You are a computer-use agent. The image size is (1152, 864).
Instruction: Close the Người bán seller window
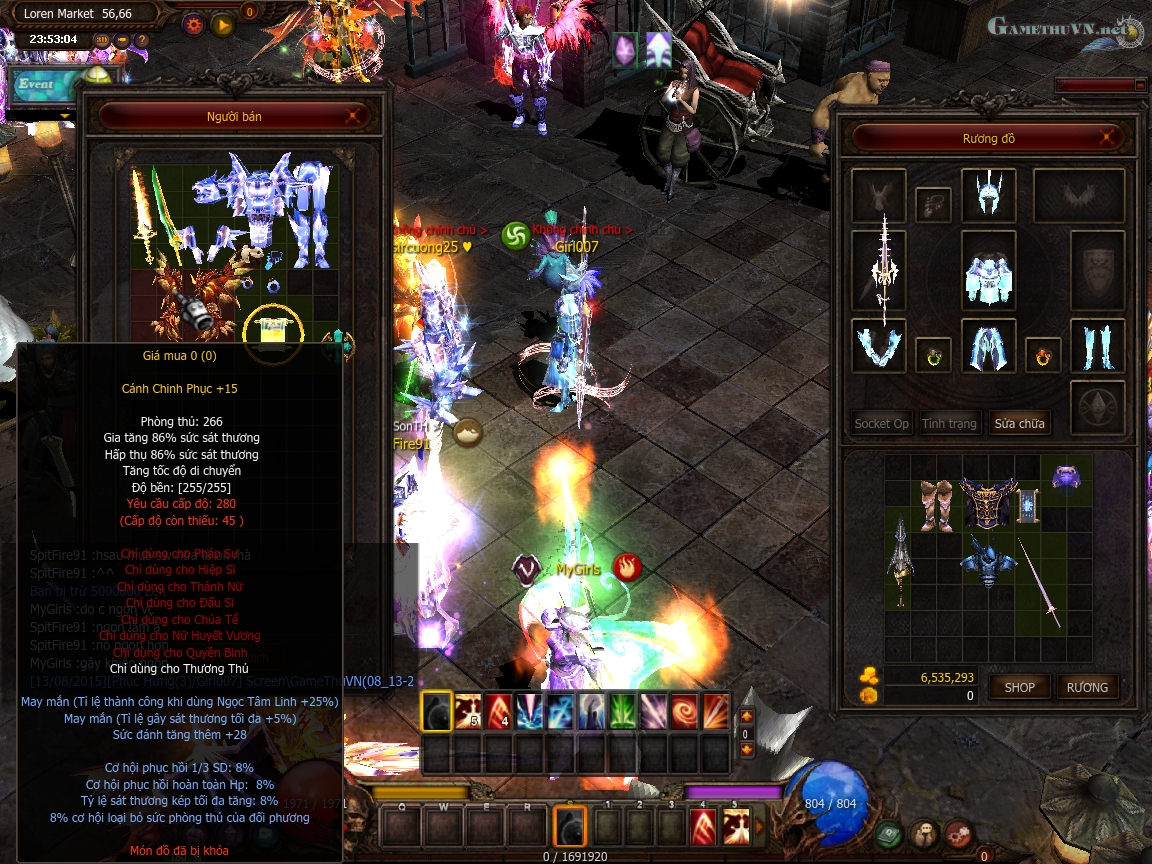tap(353, 117)
